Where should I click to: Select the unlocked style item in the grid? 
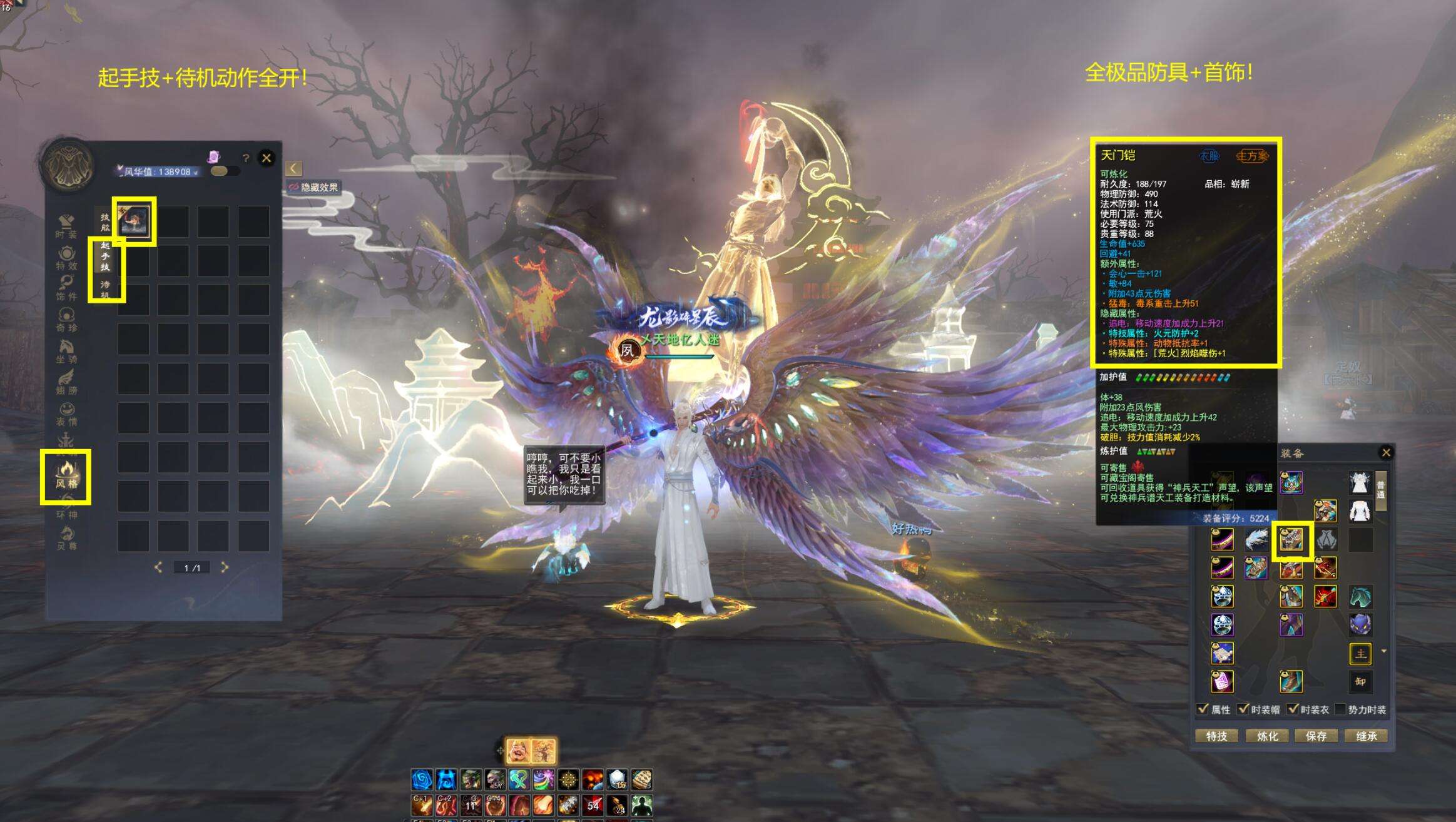(134, 221)
